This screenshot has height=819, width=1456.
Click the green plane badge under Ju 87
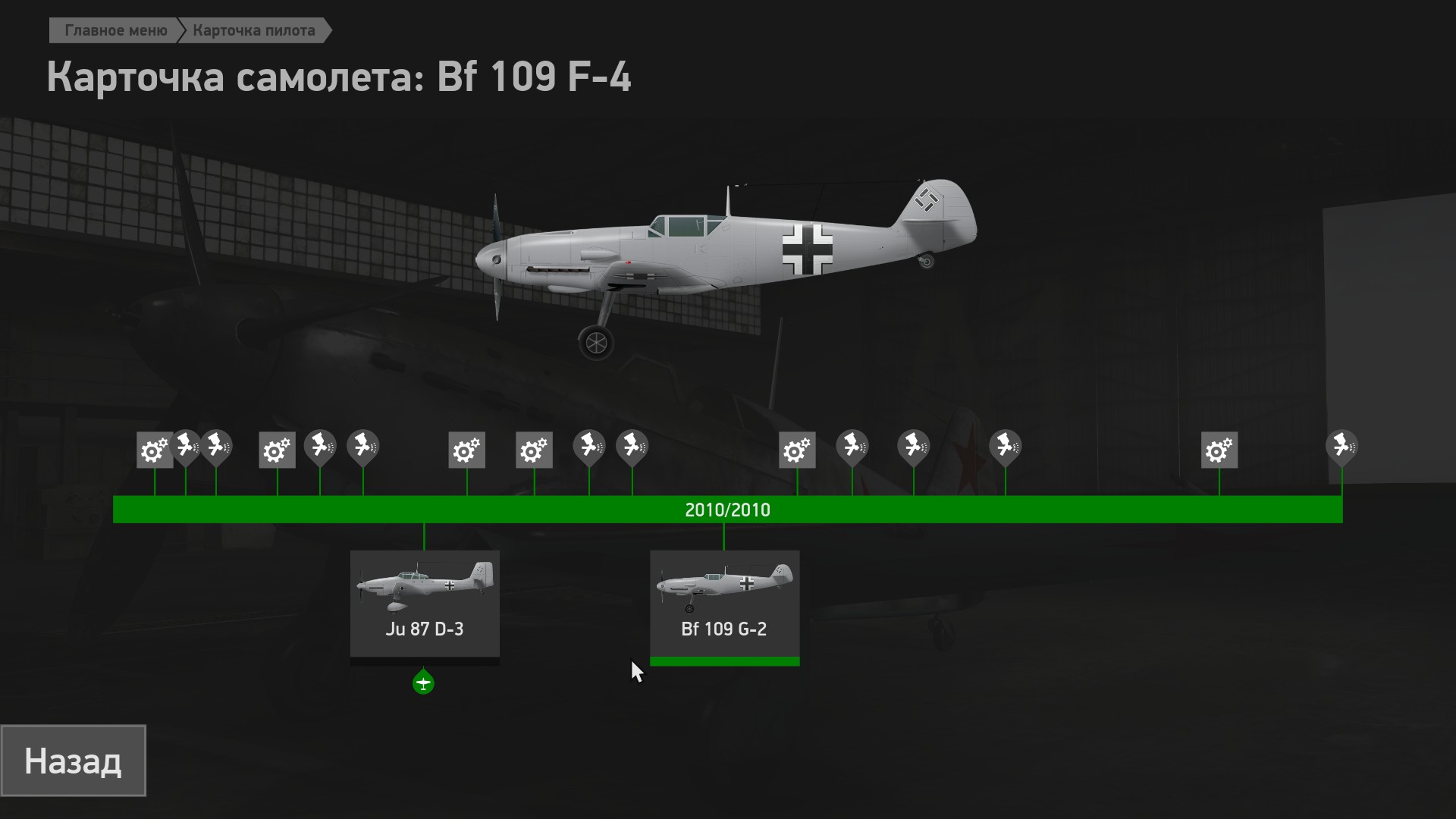click(423, 683)
